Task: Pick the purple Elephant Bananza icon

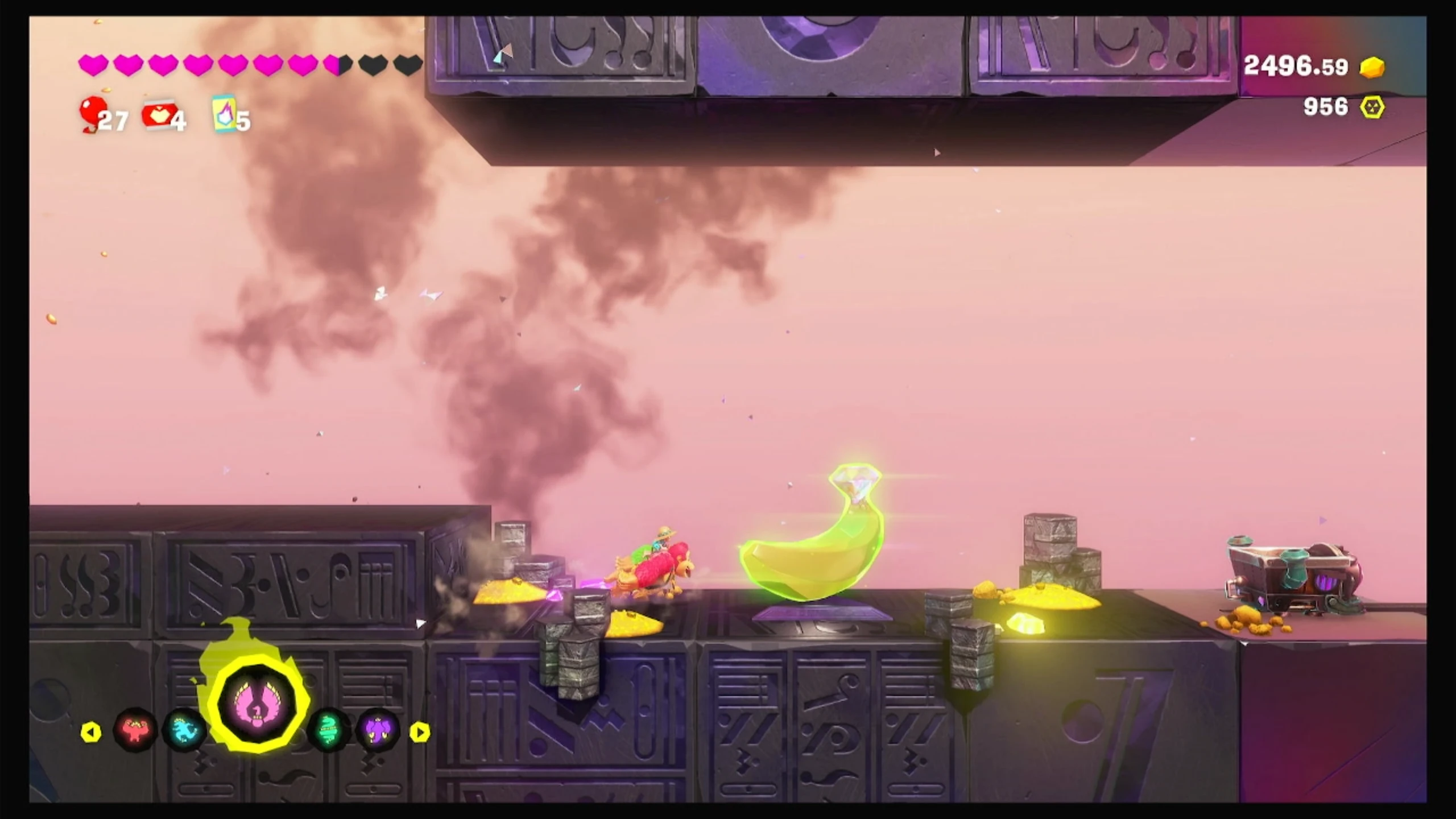Action: pos(377,730)
